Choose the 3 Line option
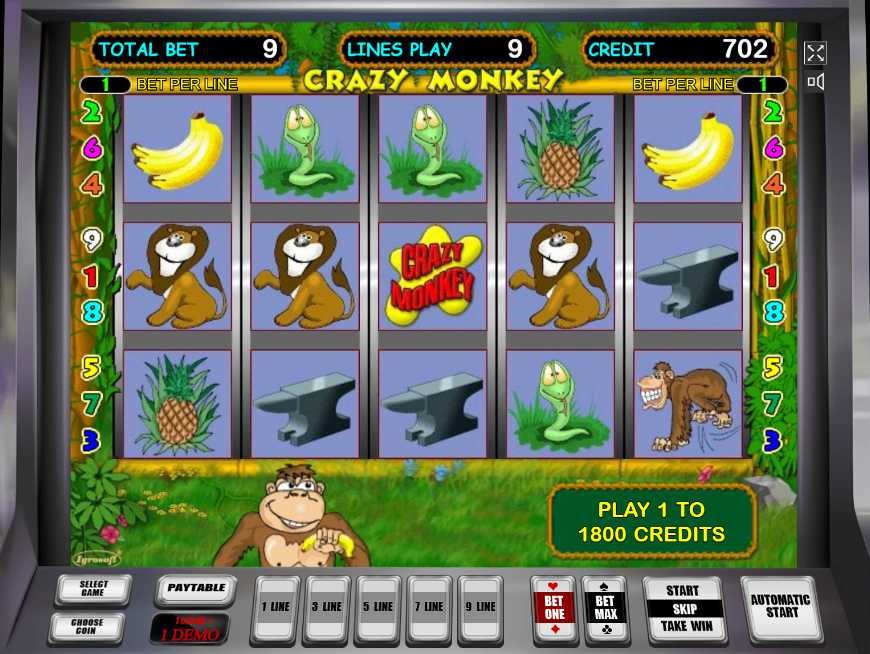 tap(327, 607)
